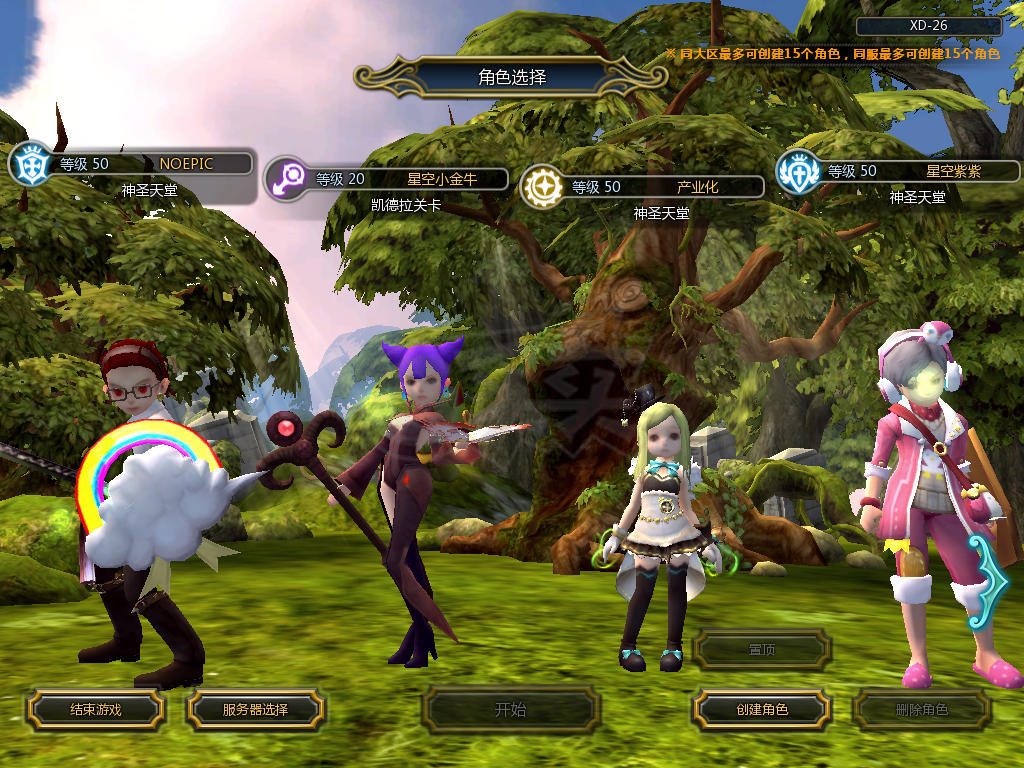The image size is (1024, 768).
Task: Pick the 产业化 level 50 character plate
Action: tap(662, 187)
